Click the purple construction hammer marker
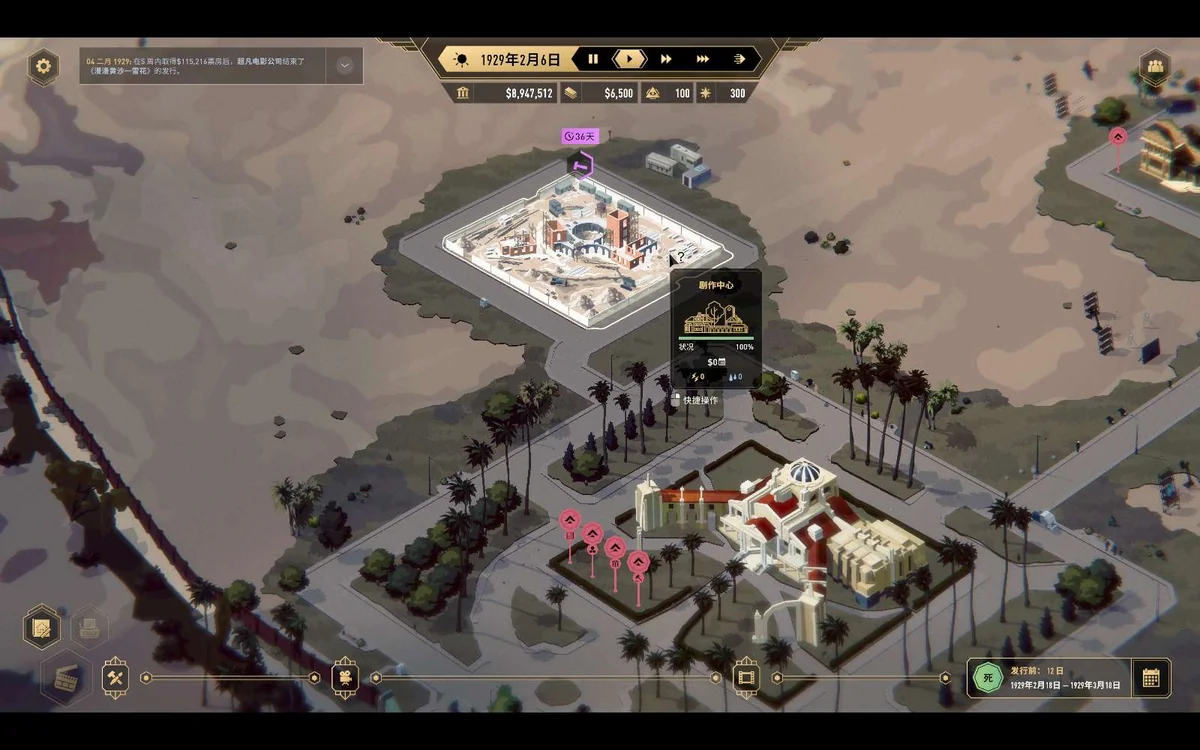 pyautogui.click(x=579, y=163)
